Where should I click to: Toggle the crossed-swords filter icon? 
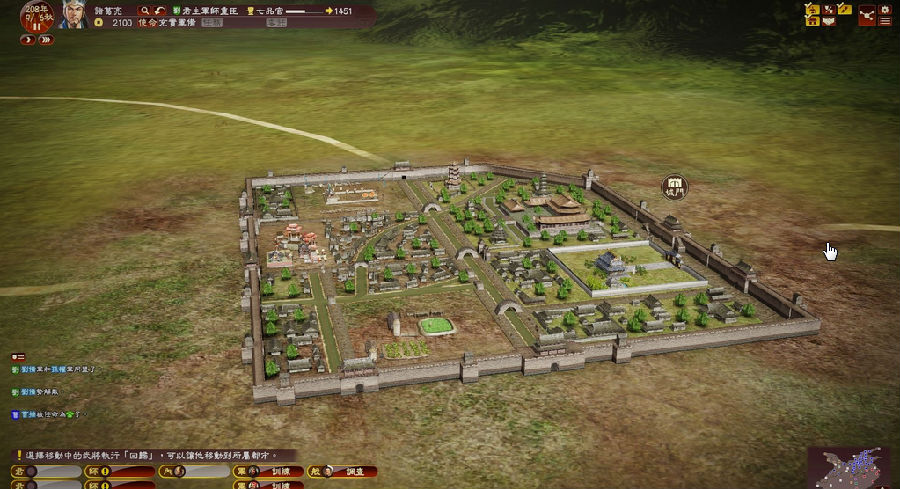coord(829,9)
